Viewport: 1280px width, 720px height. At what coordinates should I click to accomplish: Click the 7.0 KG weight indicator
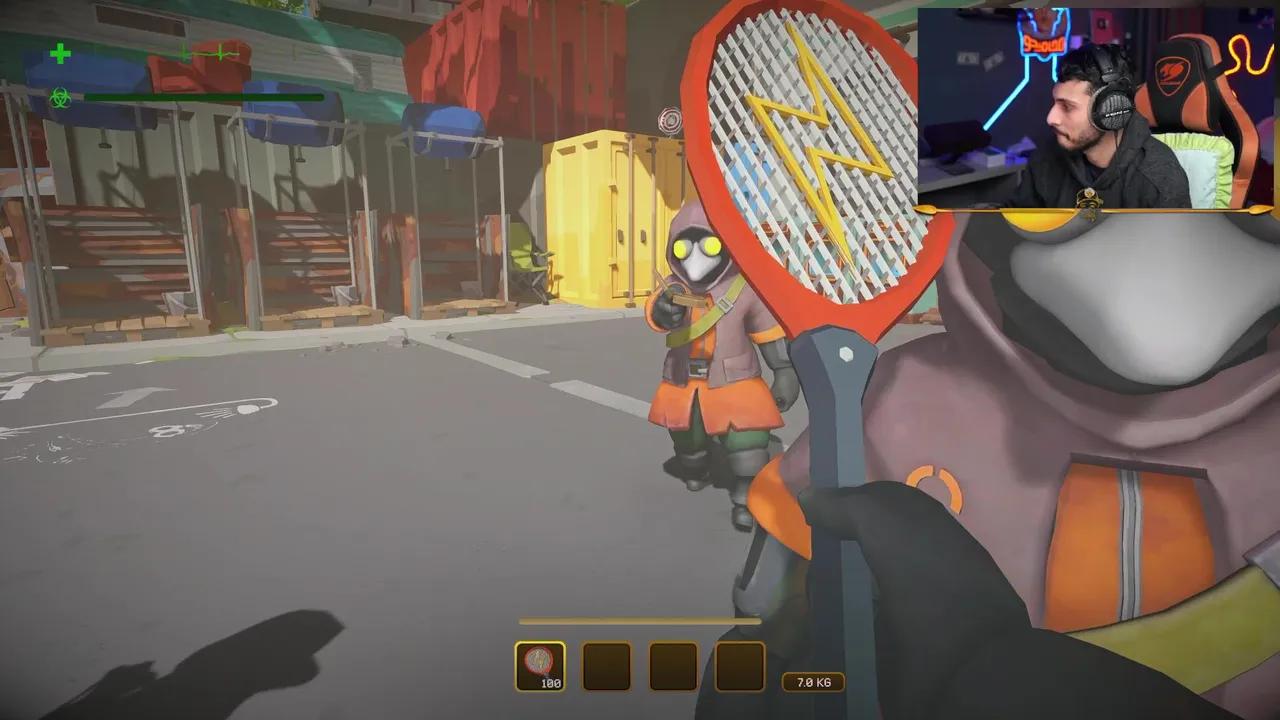tap(812, 682)
